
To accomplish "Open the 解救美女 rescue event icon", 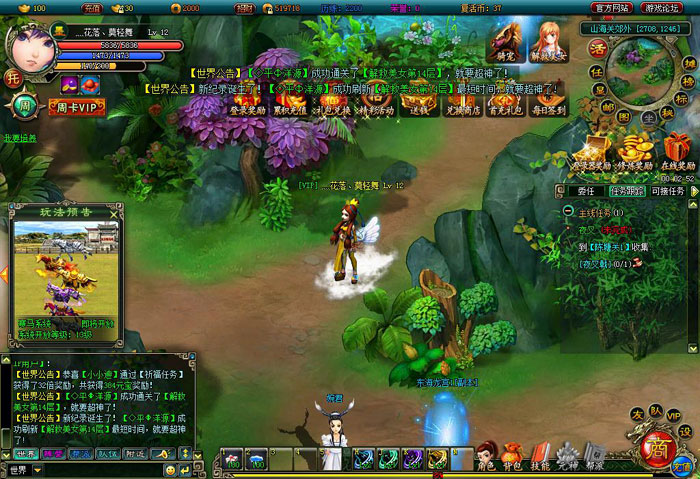I will pyautogui.click(x=549, y=44).
